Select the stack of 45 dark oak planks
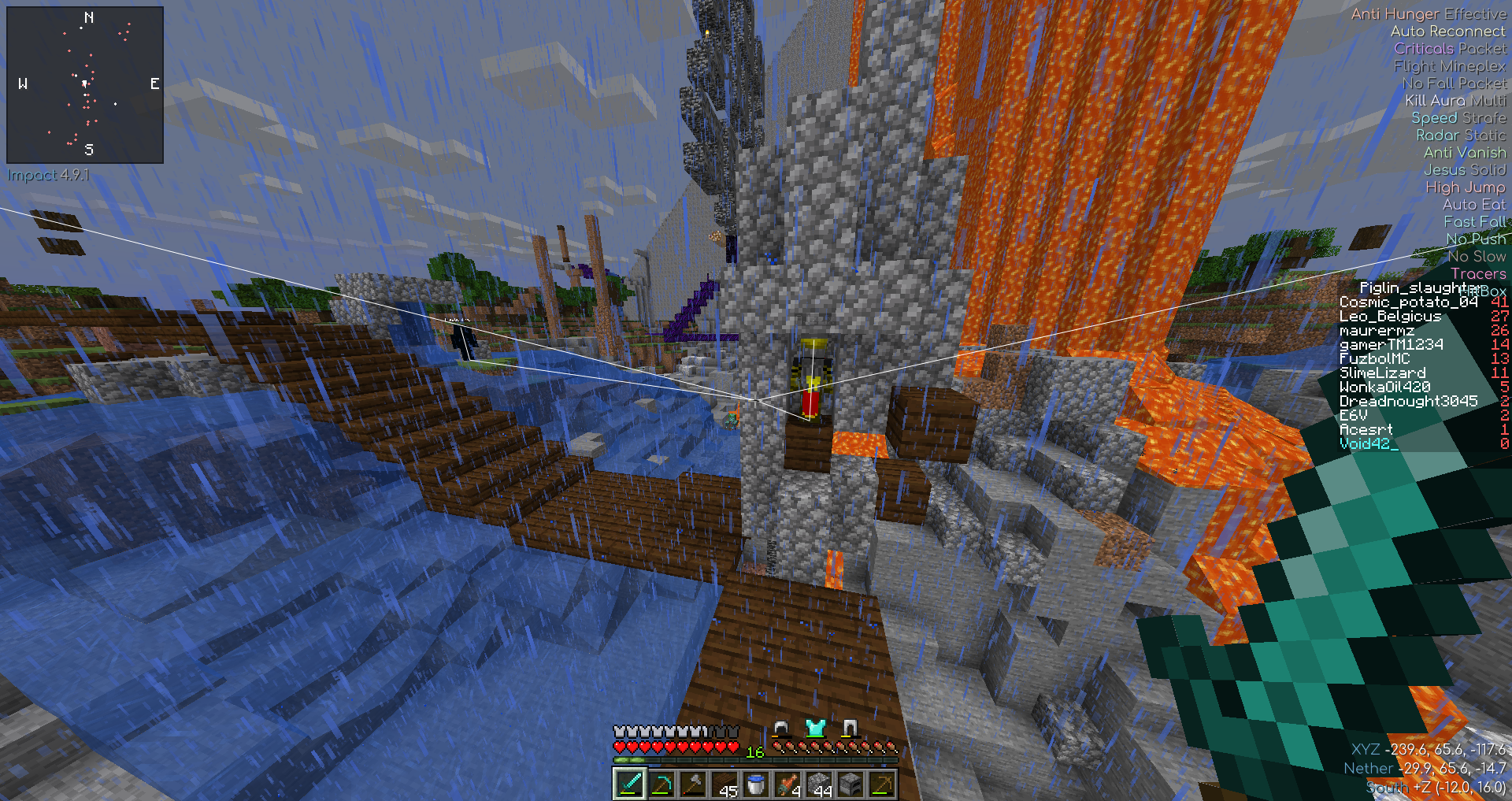This screenshot has width=1512, height=801. coord(724,784)
